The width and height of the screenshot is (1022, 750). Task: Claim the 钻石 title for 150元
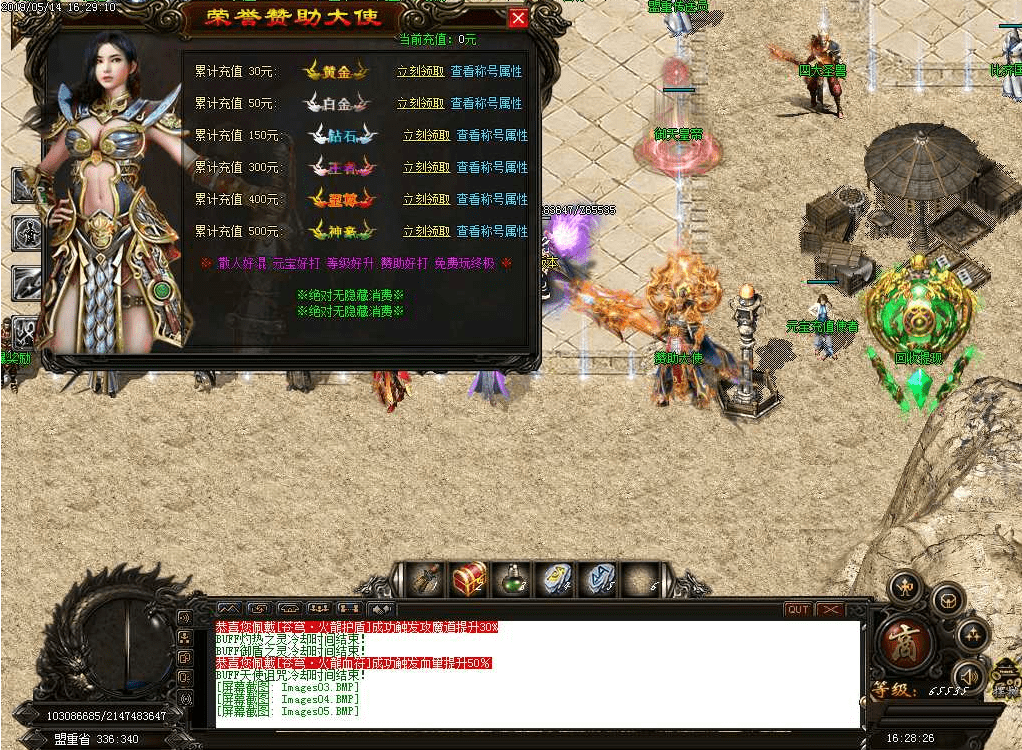(x=426, y=135)
